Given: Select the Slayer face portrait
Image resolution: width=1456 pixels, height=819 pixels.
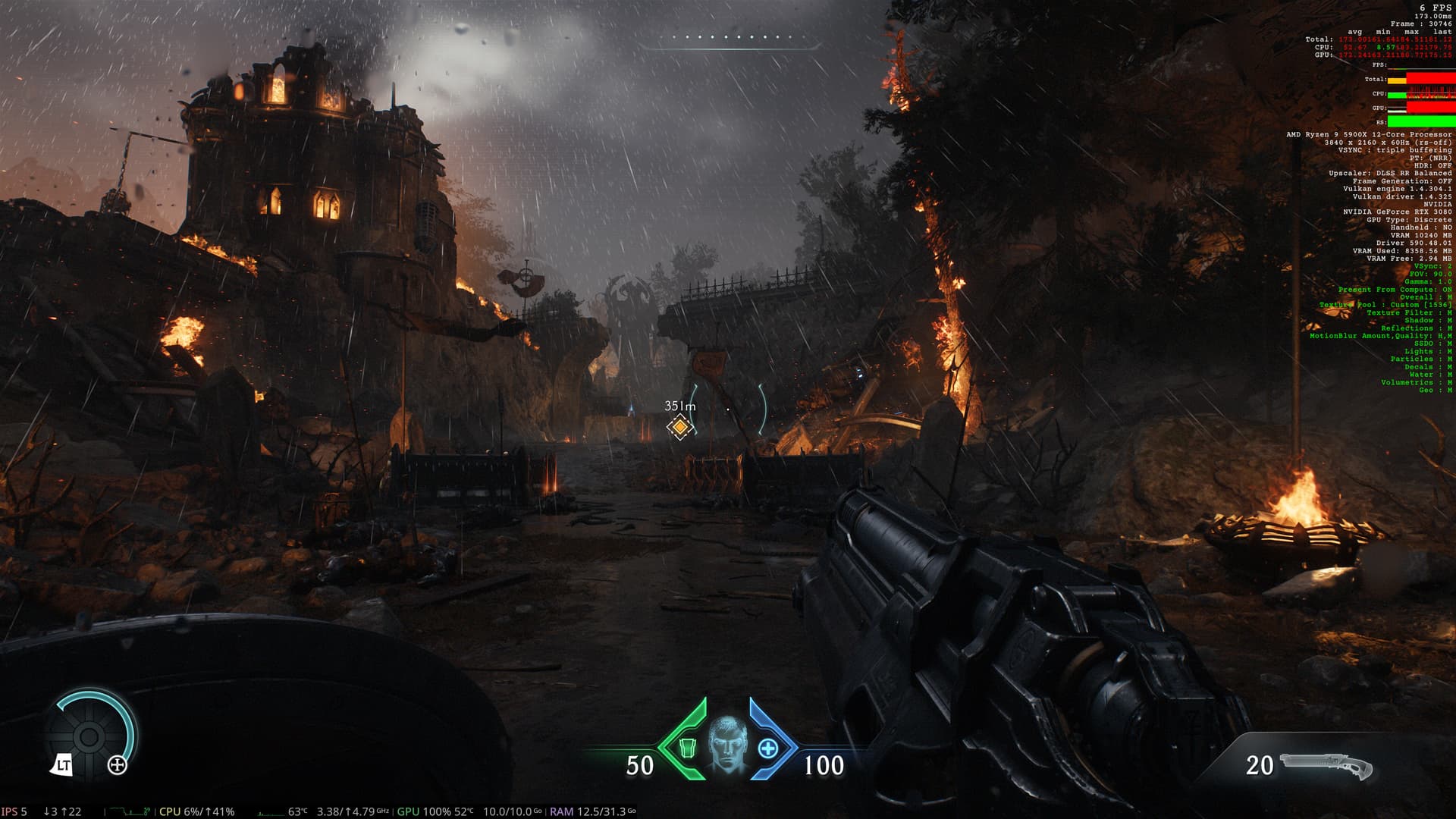Looking at the screenshot, I should coord(727,743).
